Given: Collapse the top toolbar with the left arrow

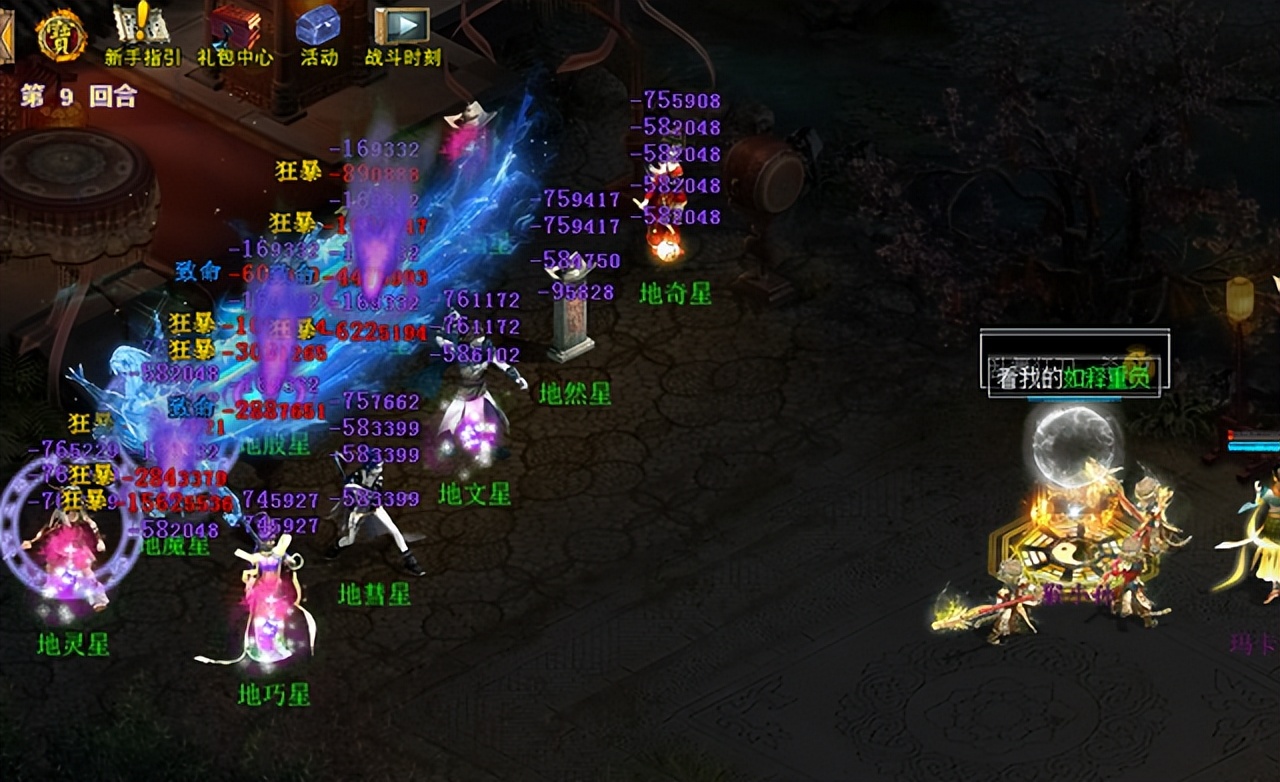Looking at the screenshot, I should (6, 36).
